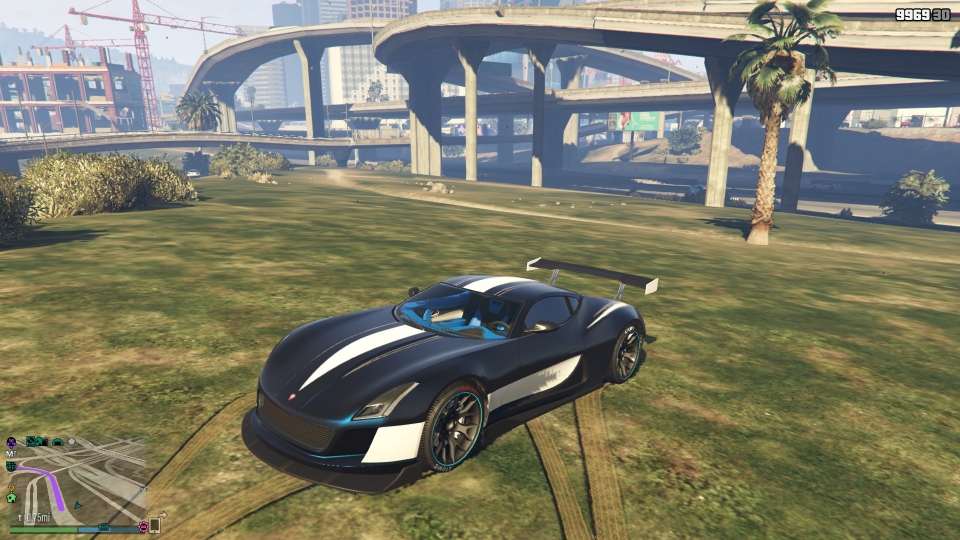960x540 pixels.
Task: Open the phone icon beside the minimap
Action: (155, 525)
